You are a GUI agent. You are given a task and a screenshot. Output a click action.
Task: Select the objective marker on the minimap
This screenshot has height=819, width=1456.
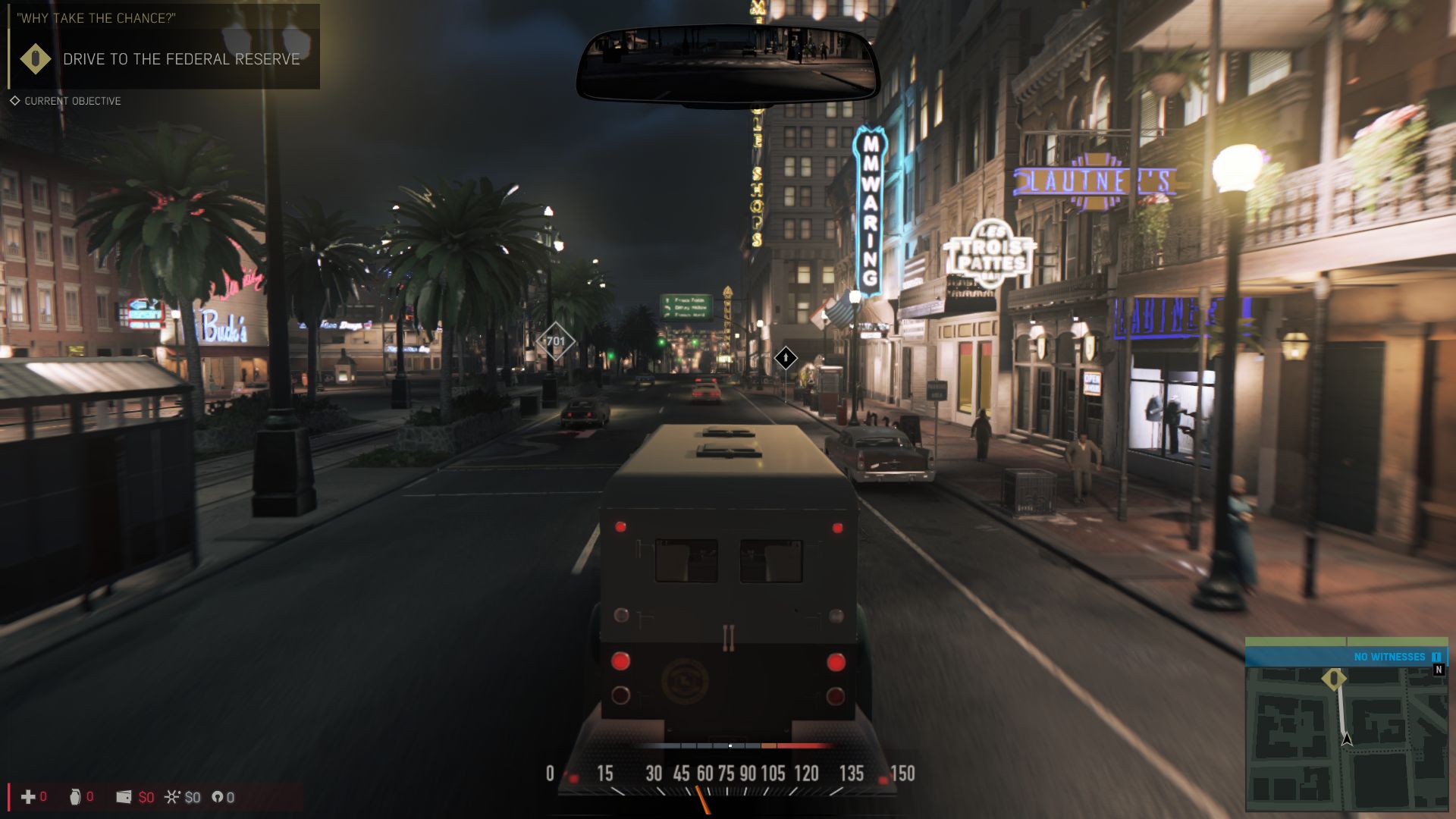(1334, 678)
